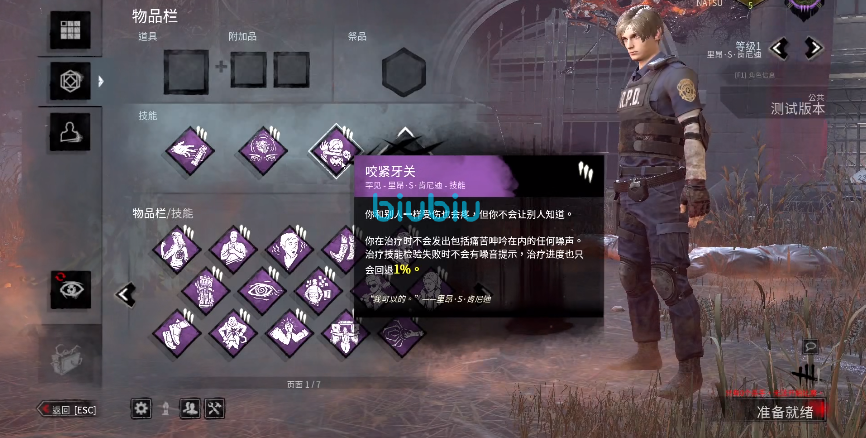
Task: Go to the previous perk page arrow
Action: [x=126, y=294]
